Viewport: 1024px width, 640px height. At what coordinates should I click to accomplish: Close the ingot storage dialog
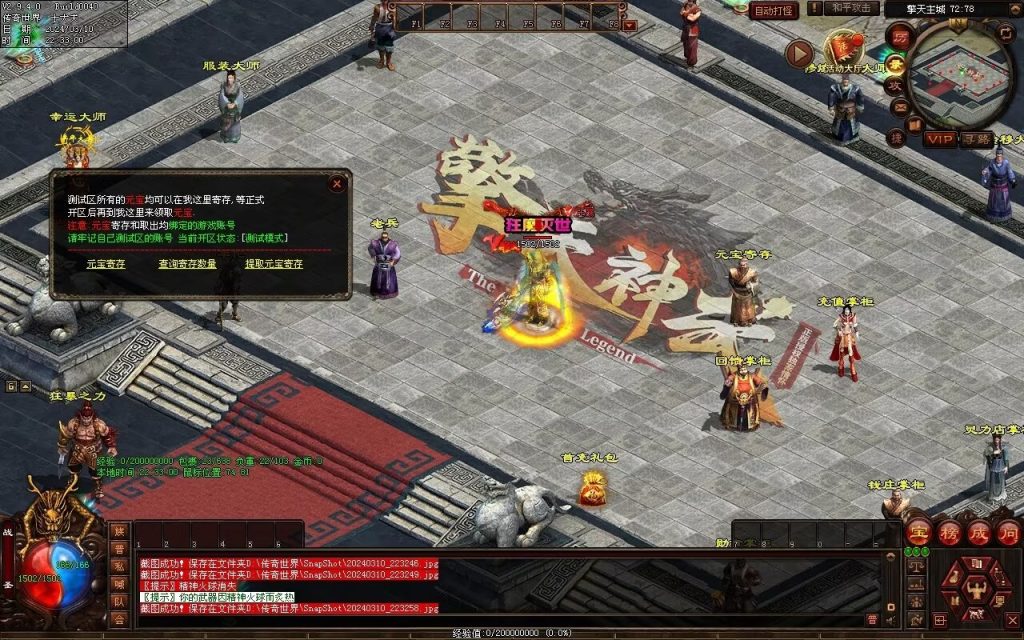(x=337, y=184)
